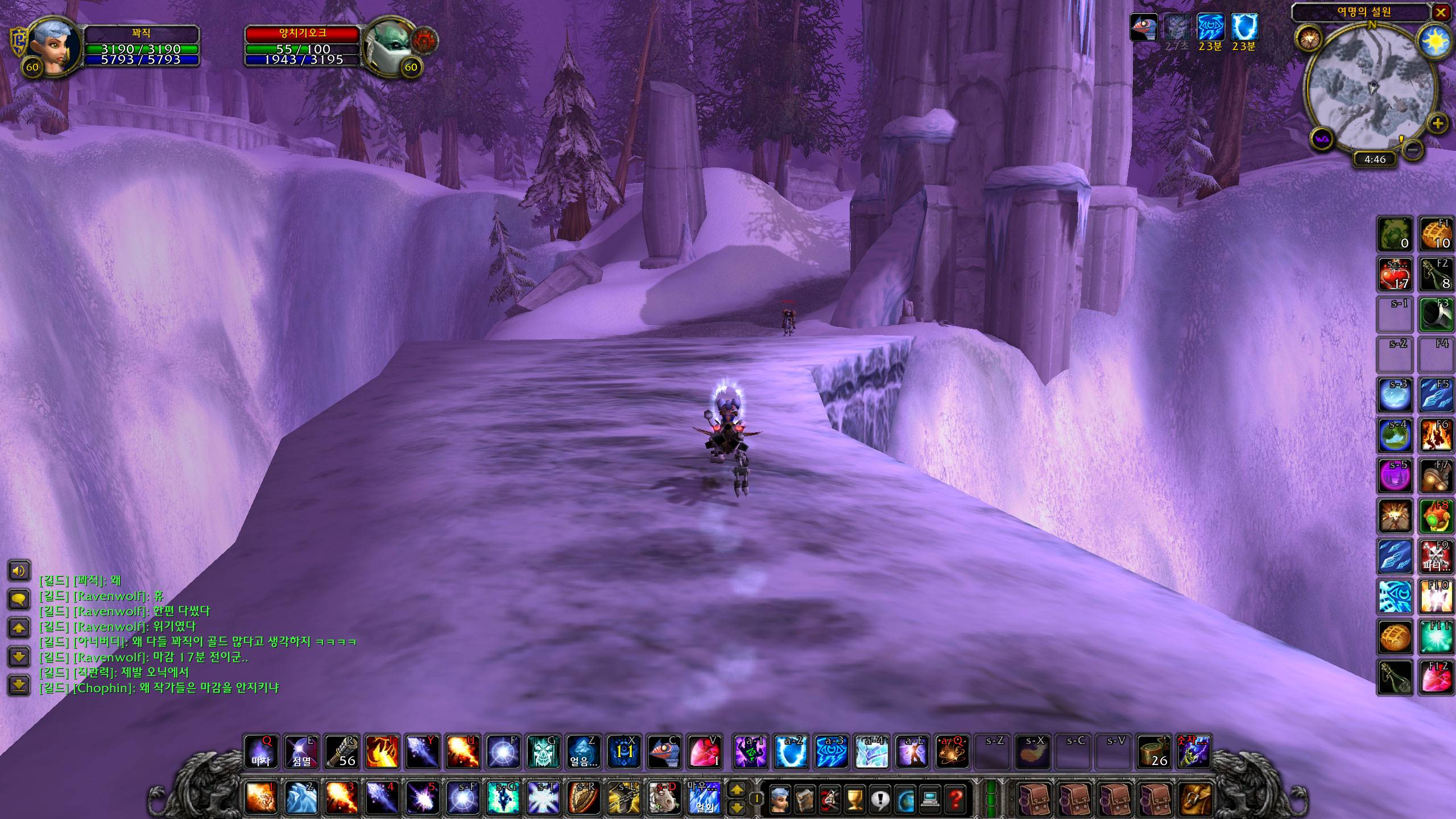1456x819 pixels.
Task: Open the chat bubble menu button
Action: point(19,599)
